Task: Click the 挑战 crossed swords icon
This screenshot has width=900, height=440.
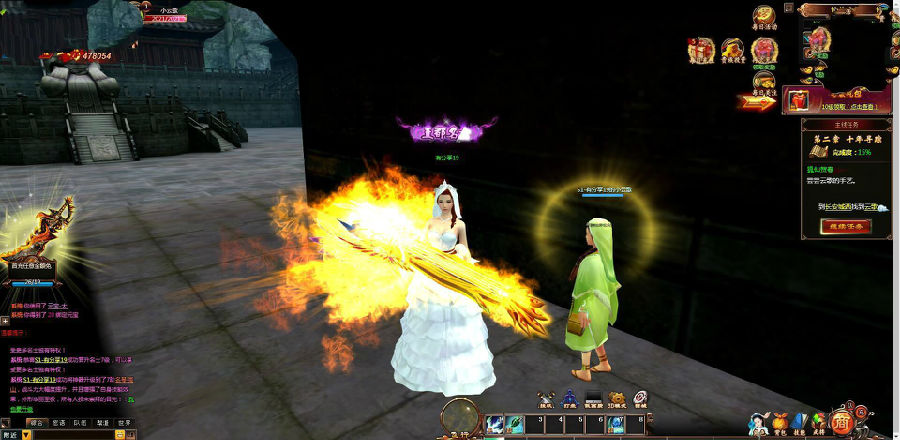Action: (x=546, y=398)
